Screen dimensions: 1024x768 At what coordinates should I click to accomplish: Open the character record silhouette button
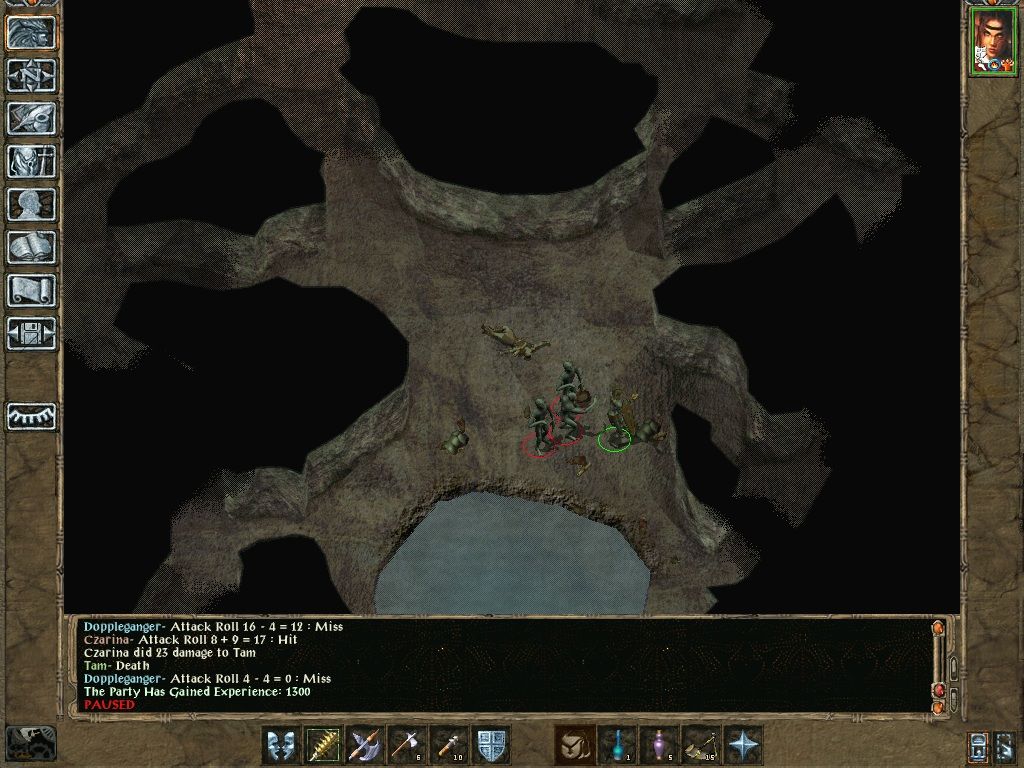(31, 203)
